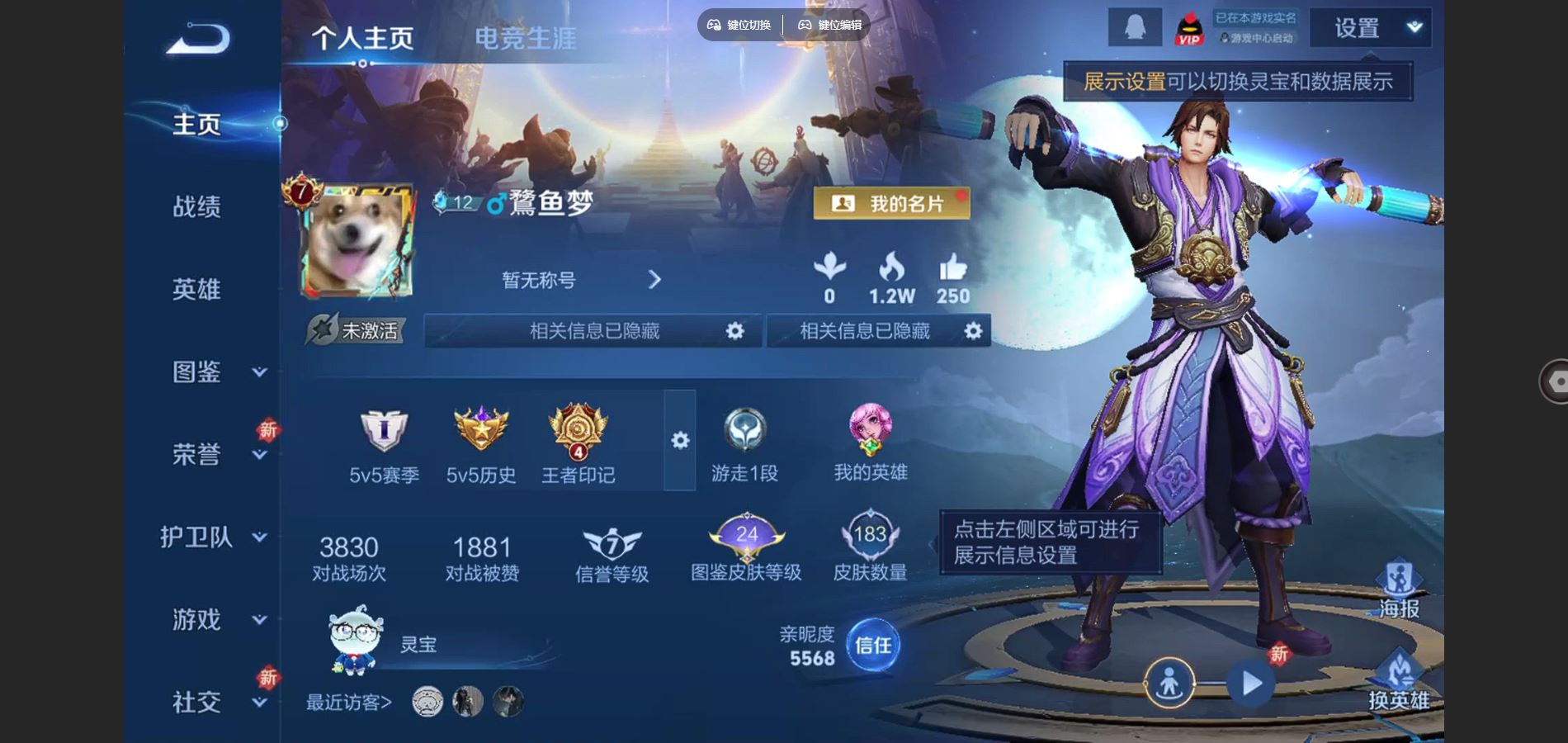Play the hero animation preview
The height and width of the screenshot is (743, 1568).
click(1251, 684)
